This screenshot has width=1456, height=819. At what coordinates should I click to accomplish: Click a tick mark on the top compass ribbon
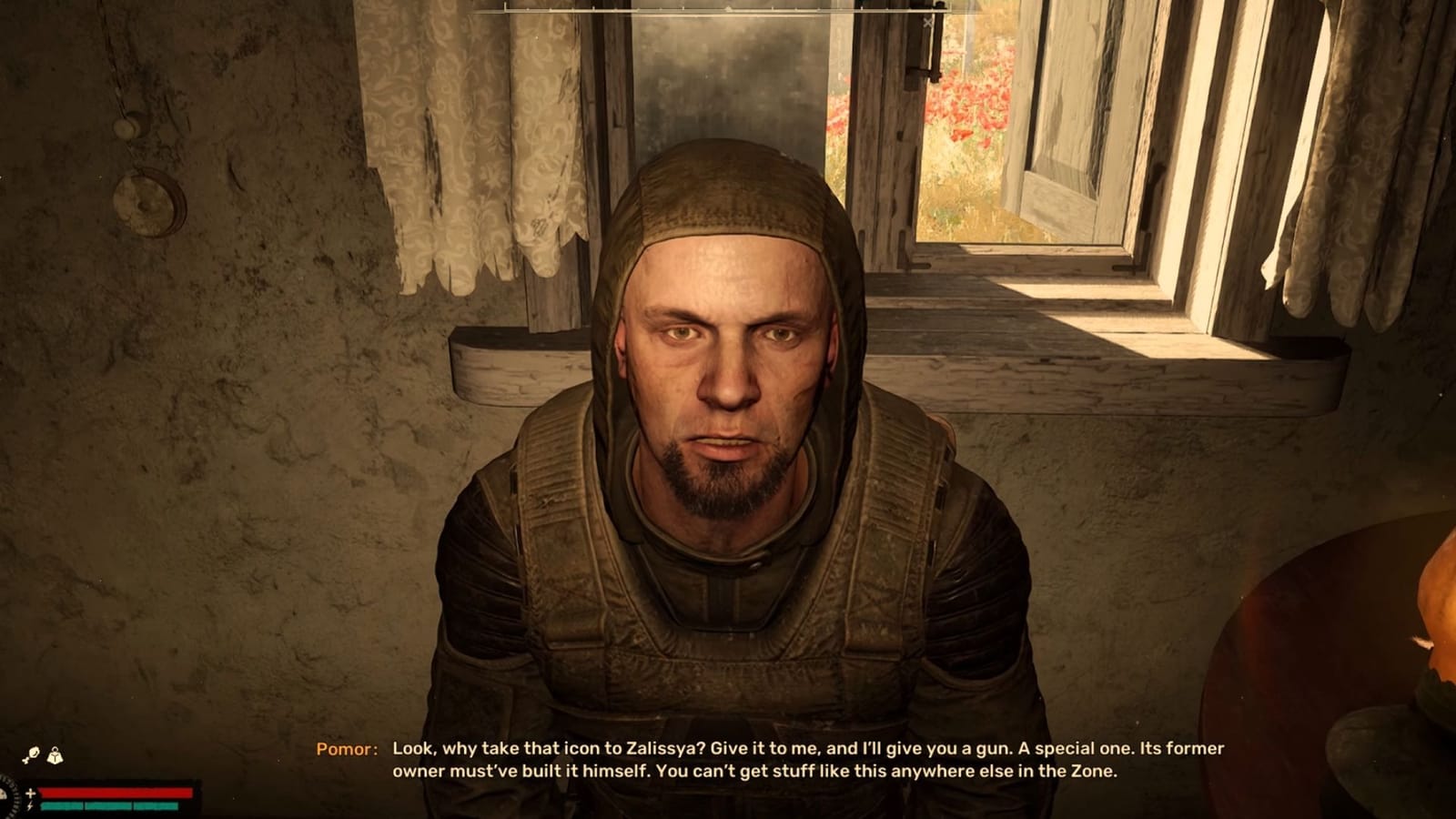(x=728, y=7)
